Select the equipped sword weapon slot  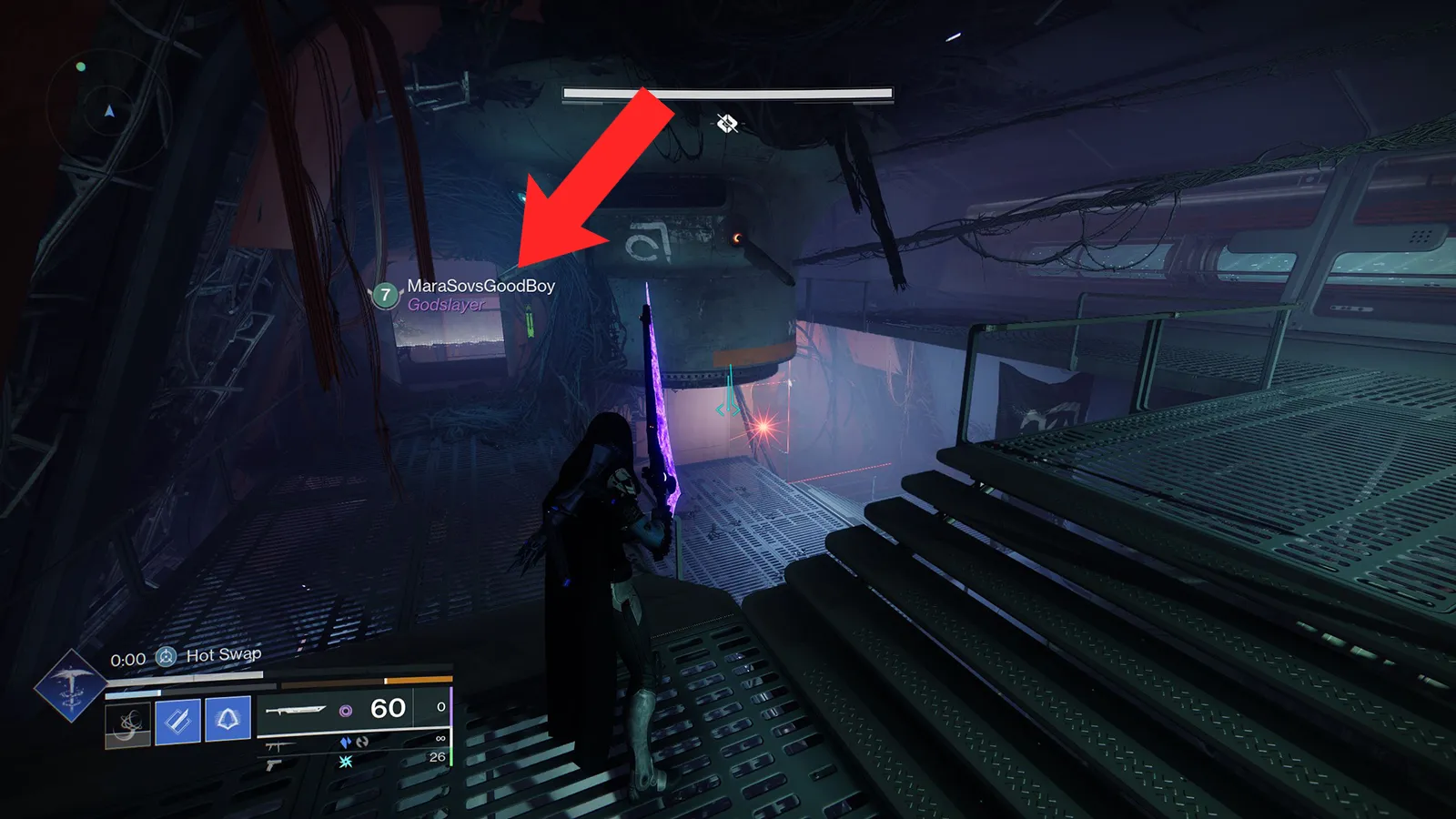tap(296, 710)
